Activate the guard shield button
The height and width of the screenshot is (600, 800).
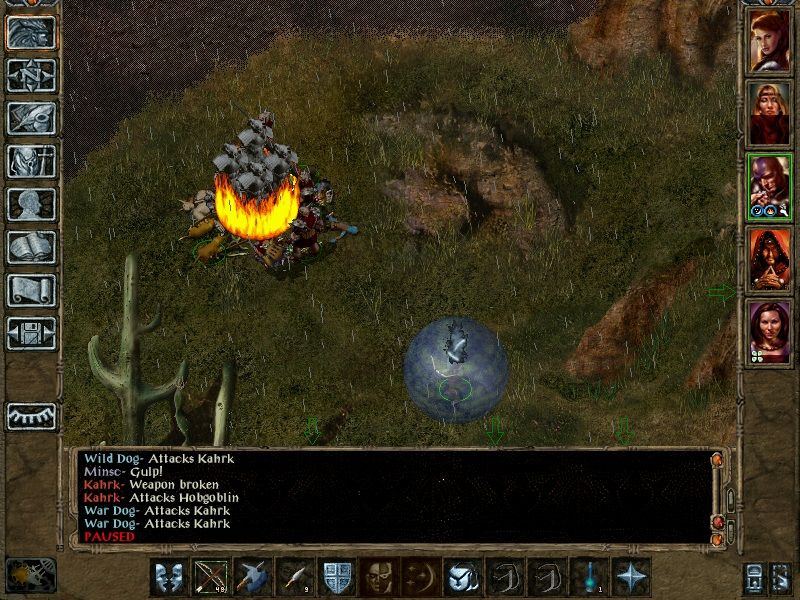coord(337,577)
